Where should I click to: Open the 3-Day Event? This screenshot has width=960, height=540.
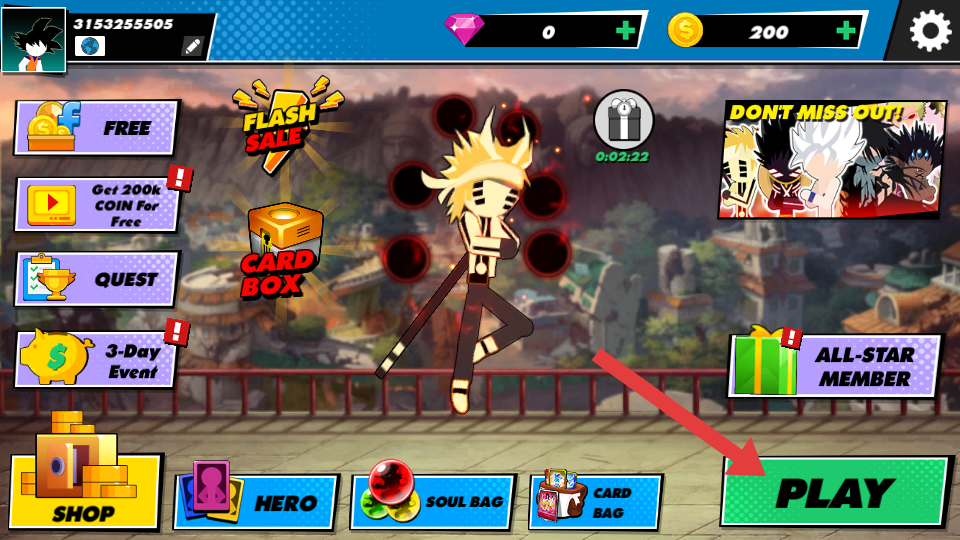[x=97, y=359]
